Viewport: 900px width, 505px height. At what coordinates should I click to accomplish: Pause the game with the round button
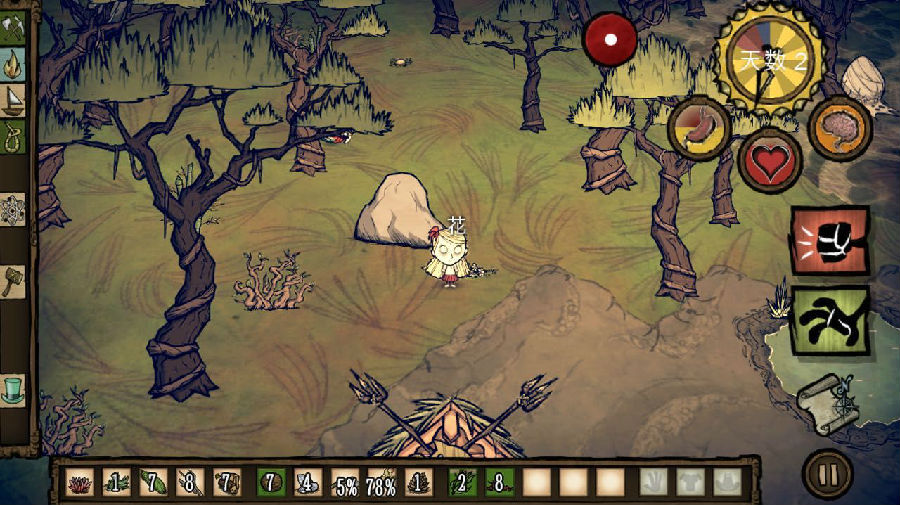point(828,472)
